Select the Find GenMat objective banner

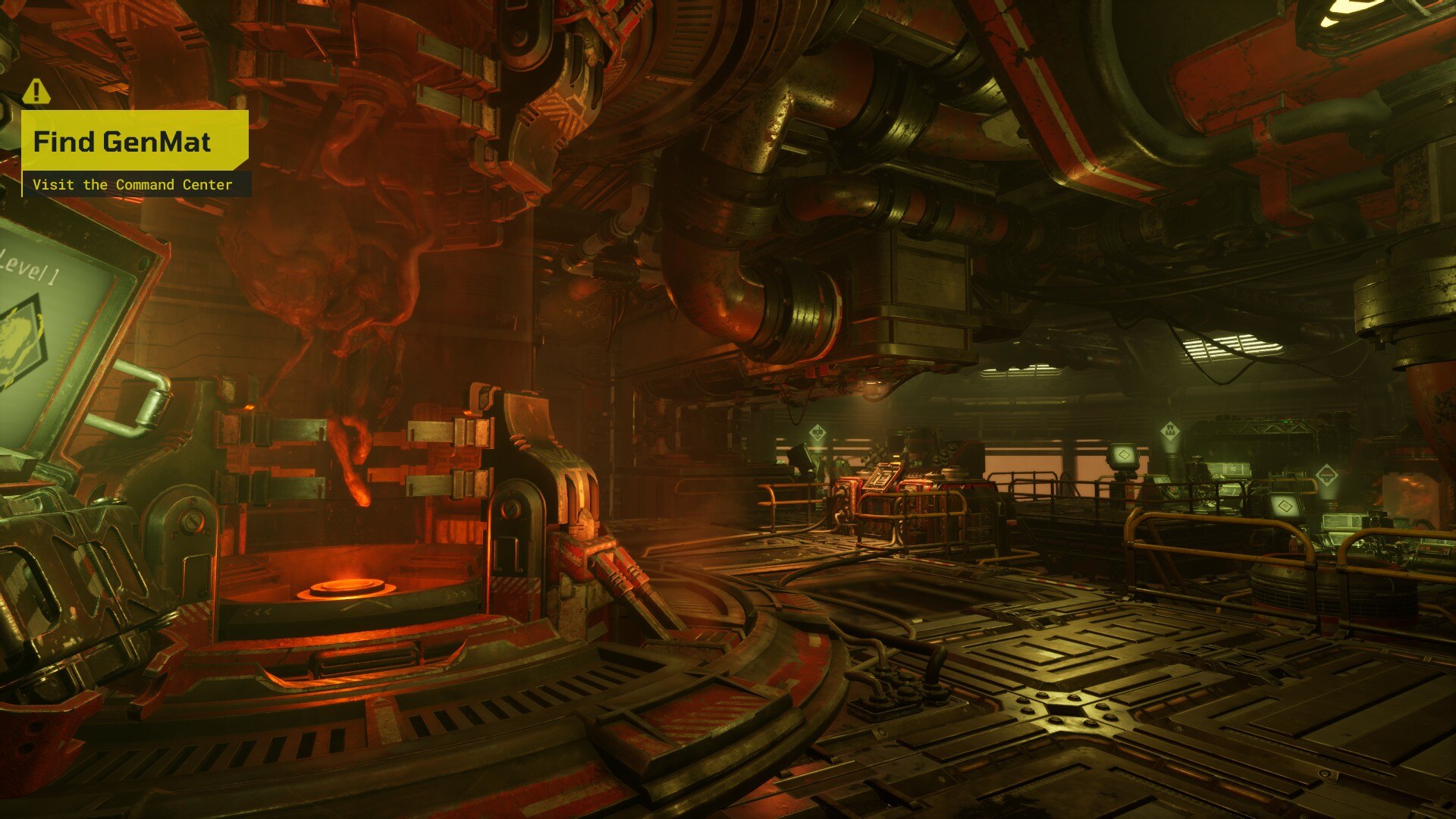coord(134,141)
